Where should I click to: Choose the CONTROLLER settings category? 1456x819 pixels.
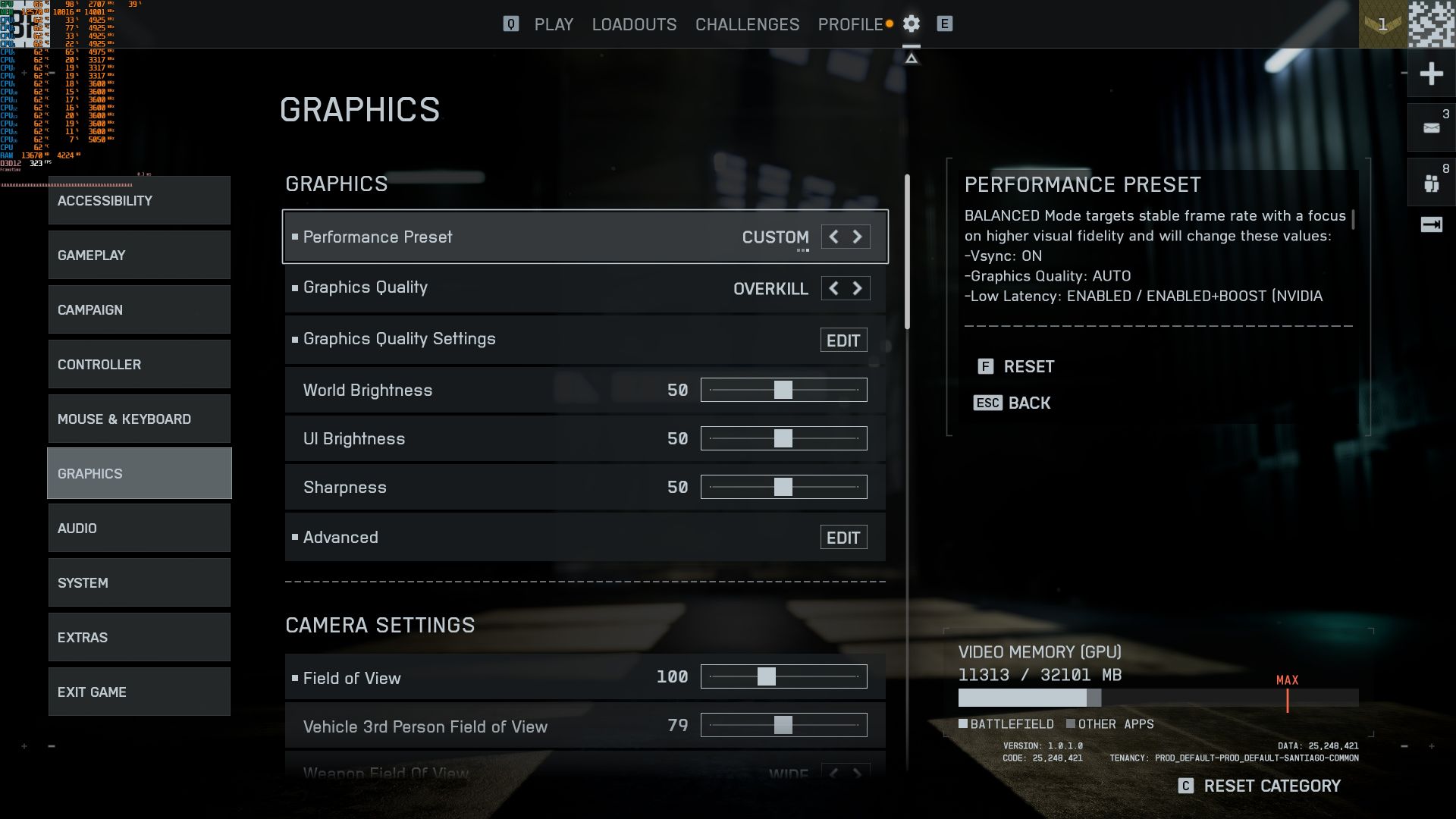pyautogui.click(x=140, y=364)
